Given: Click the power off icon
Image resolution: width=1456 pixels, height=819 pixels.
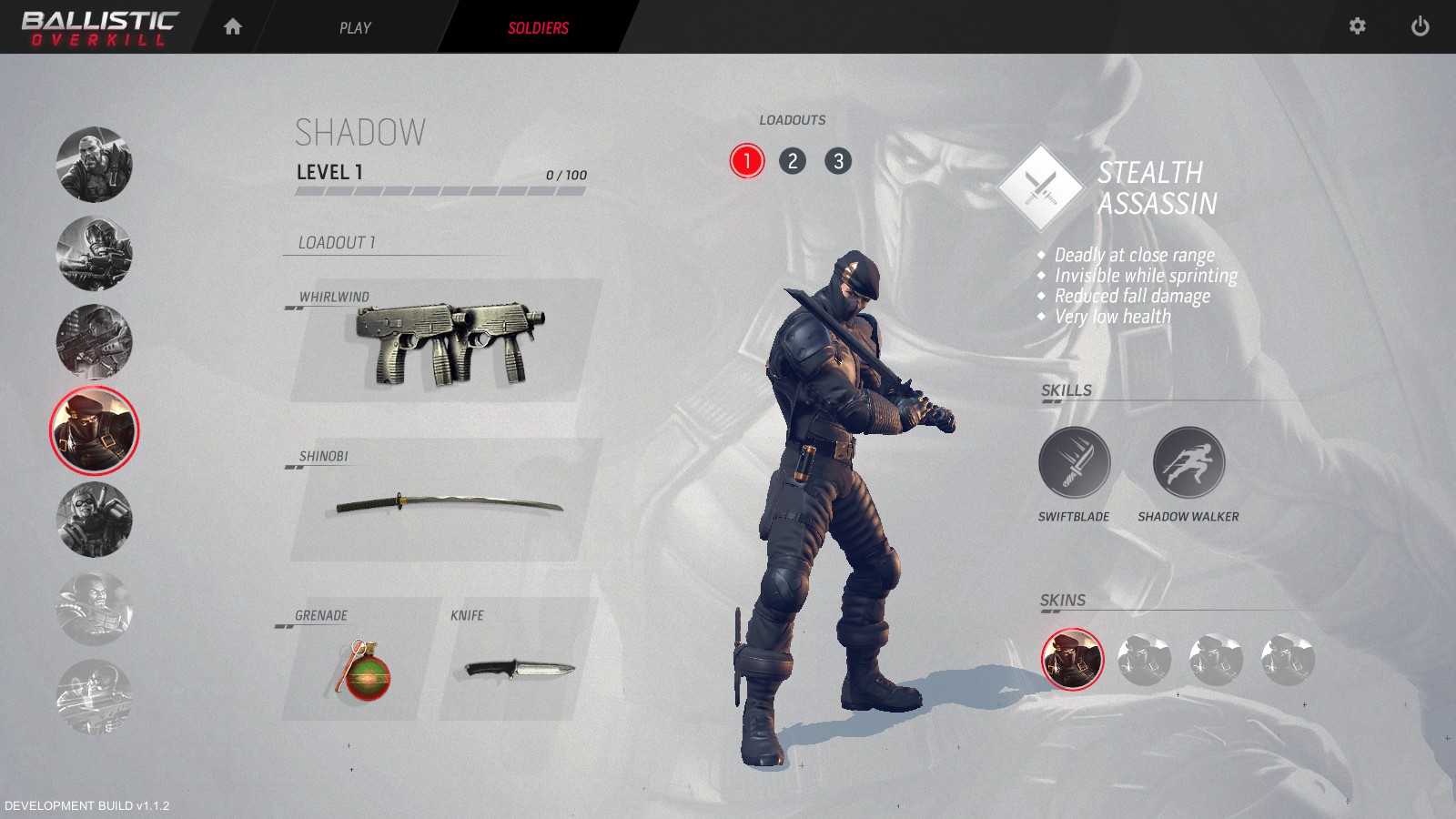Looking at the screenshot, I should [1421, 27].
